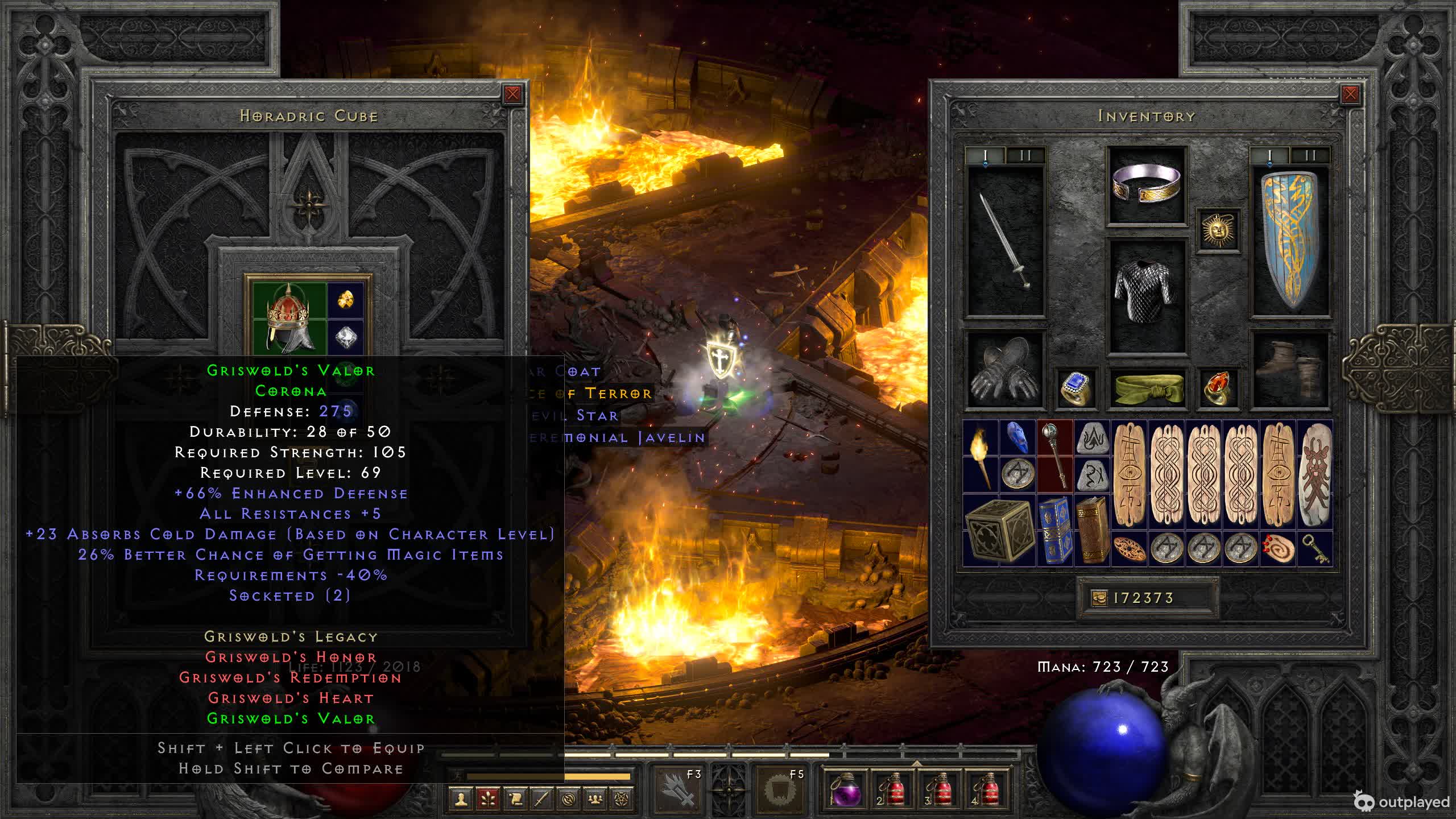Click the equipped circlet helm slot
The width and height of the screenshot is (1456, 819).
(1147, 185)
